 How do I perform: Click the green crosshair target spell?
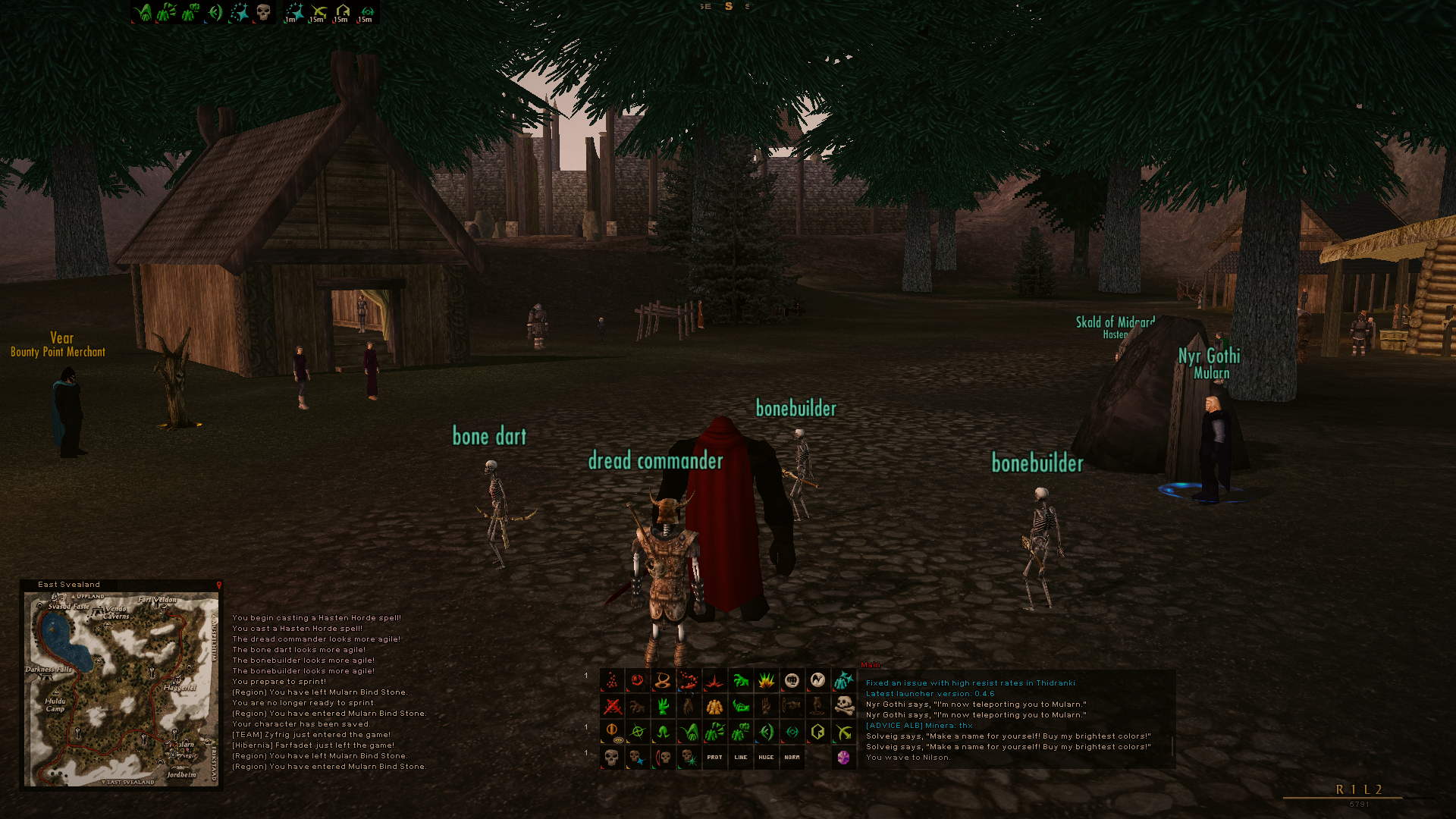point(638,732)
